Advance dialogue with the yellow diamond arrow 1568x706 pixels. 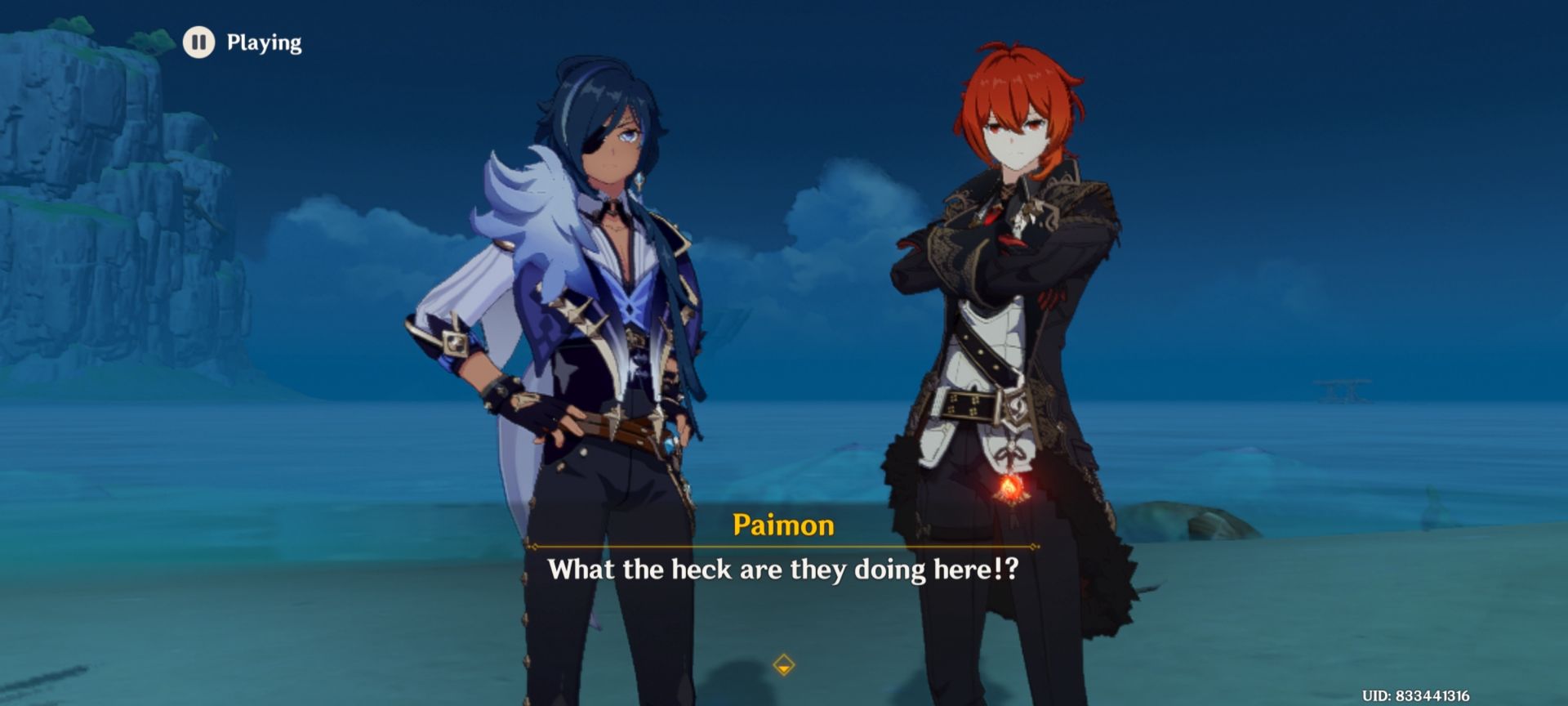click(x=783, y=664)
